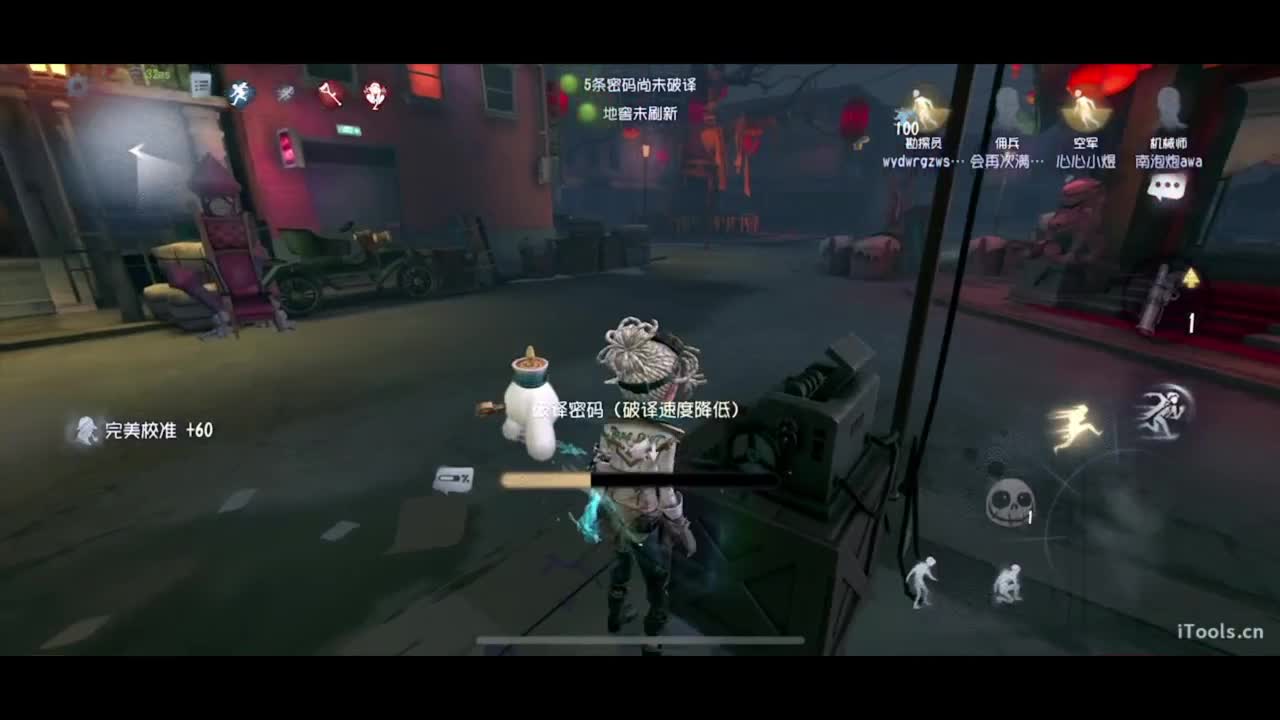Select Mechanic 南泡炮awa teammate portrait
Screen dimensions: 1280x720
click(x=1168, y=110)
